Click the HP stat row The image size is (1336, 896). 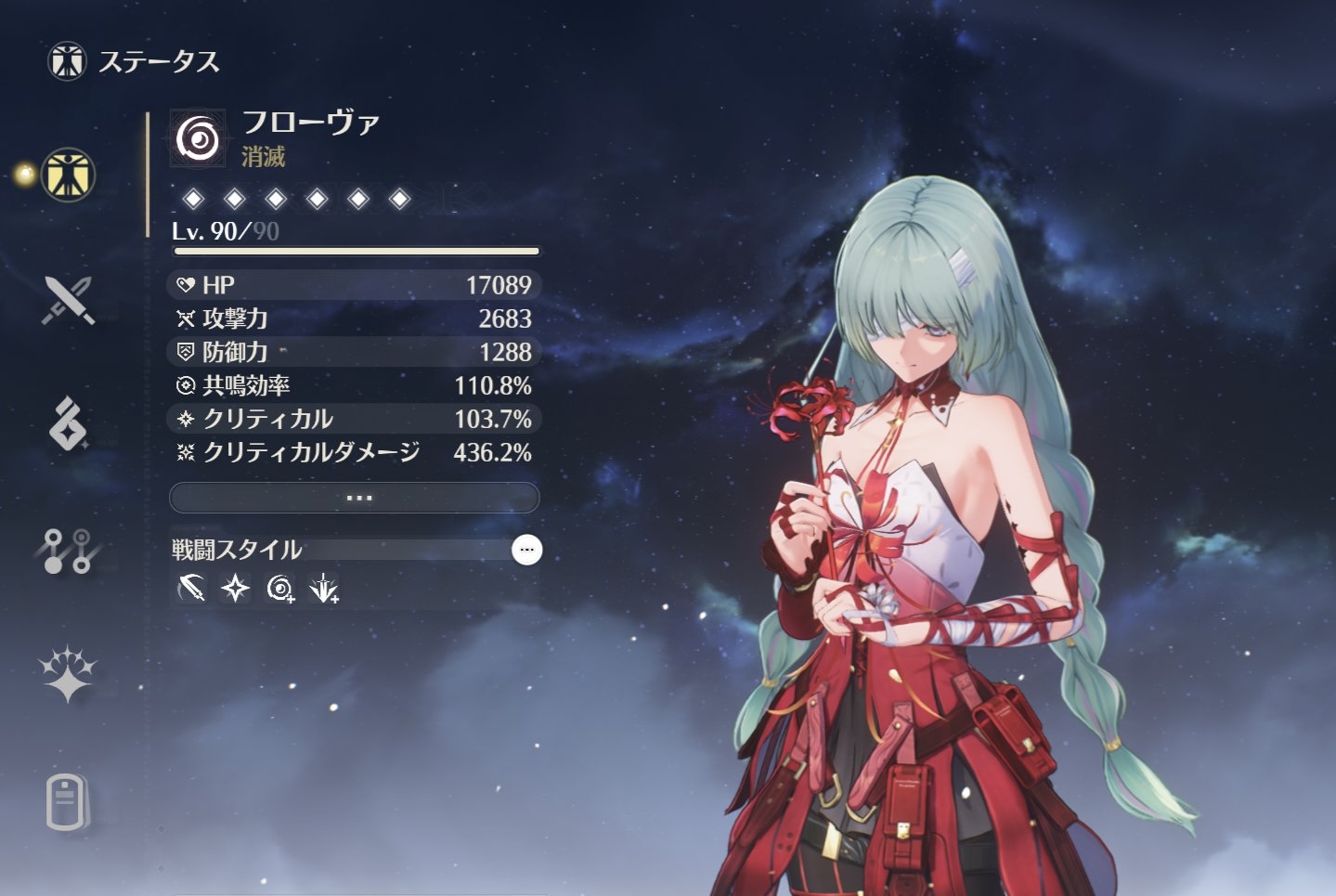pos(355,285)
